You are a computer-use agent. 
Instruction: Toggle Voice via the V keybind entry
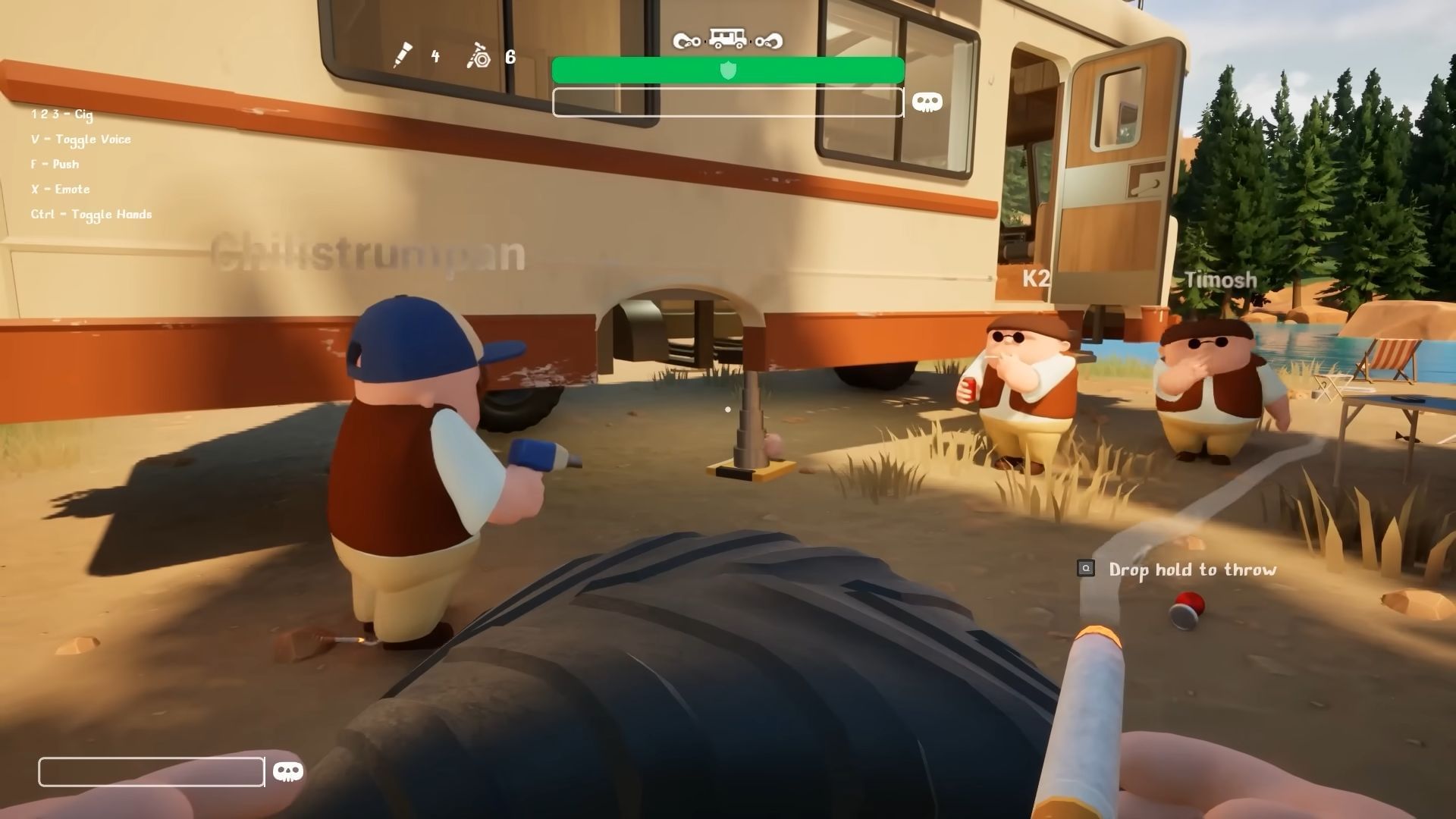(x=80, y=139)
